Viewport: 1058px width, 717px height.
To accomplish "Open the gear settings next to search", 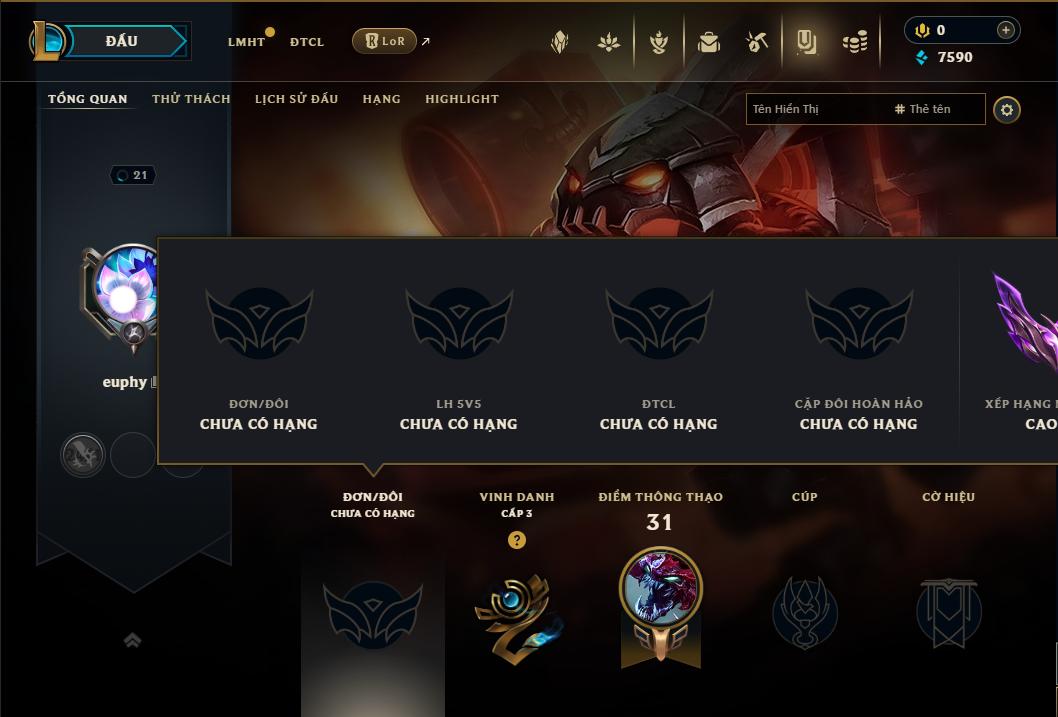I will (1007, 109).
